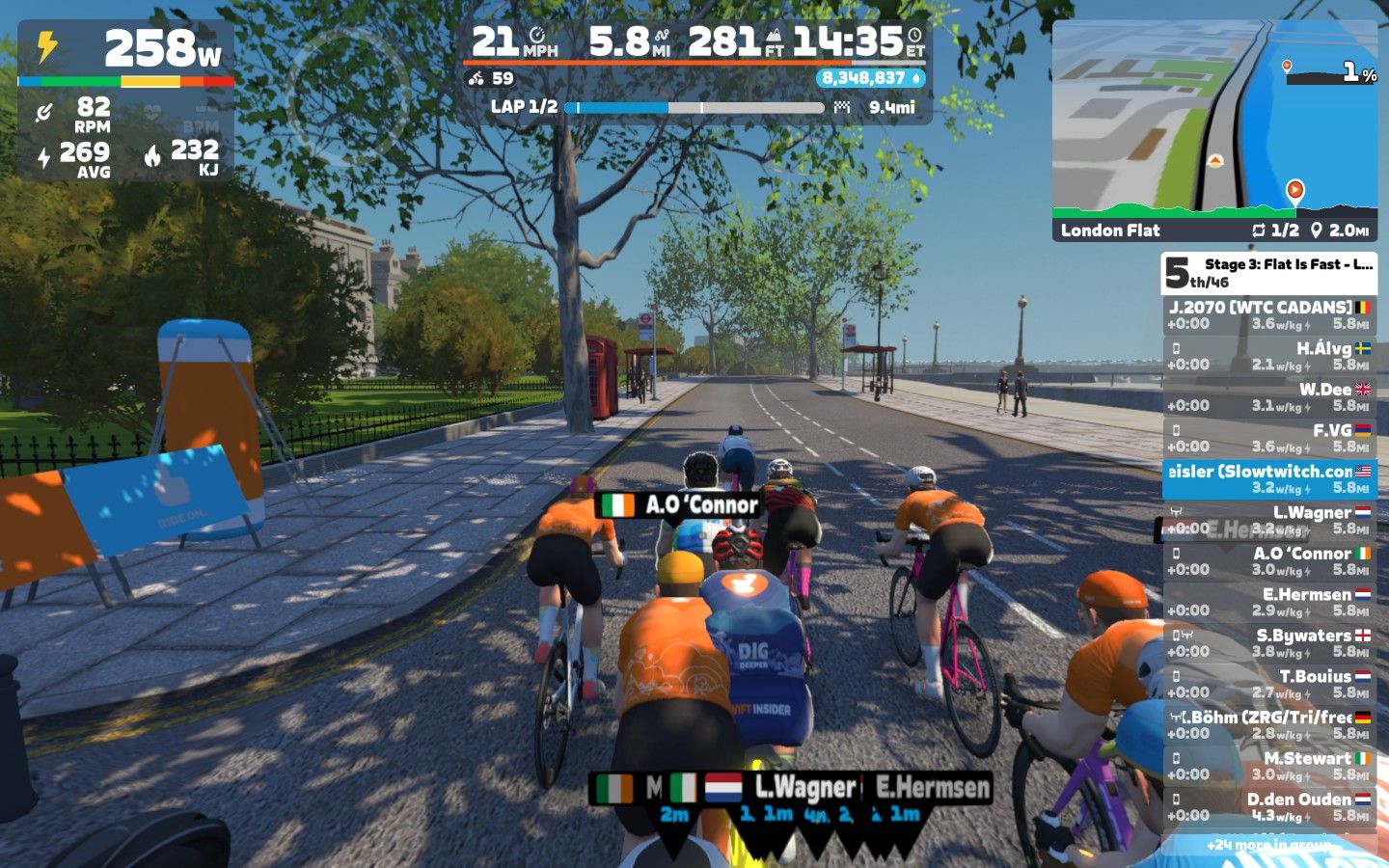Select the highlighted Slowtwitch.com rider row
The height and width of the screenshot is (868, 1389).
[x=1268, y=479]
